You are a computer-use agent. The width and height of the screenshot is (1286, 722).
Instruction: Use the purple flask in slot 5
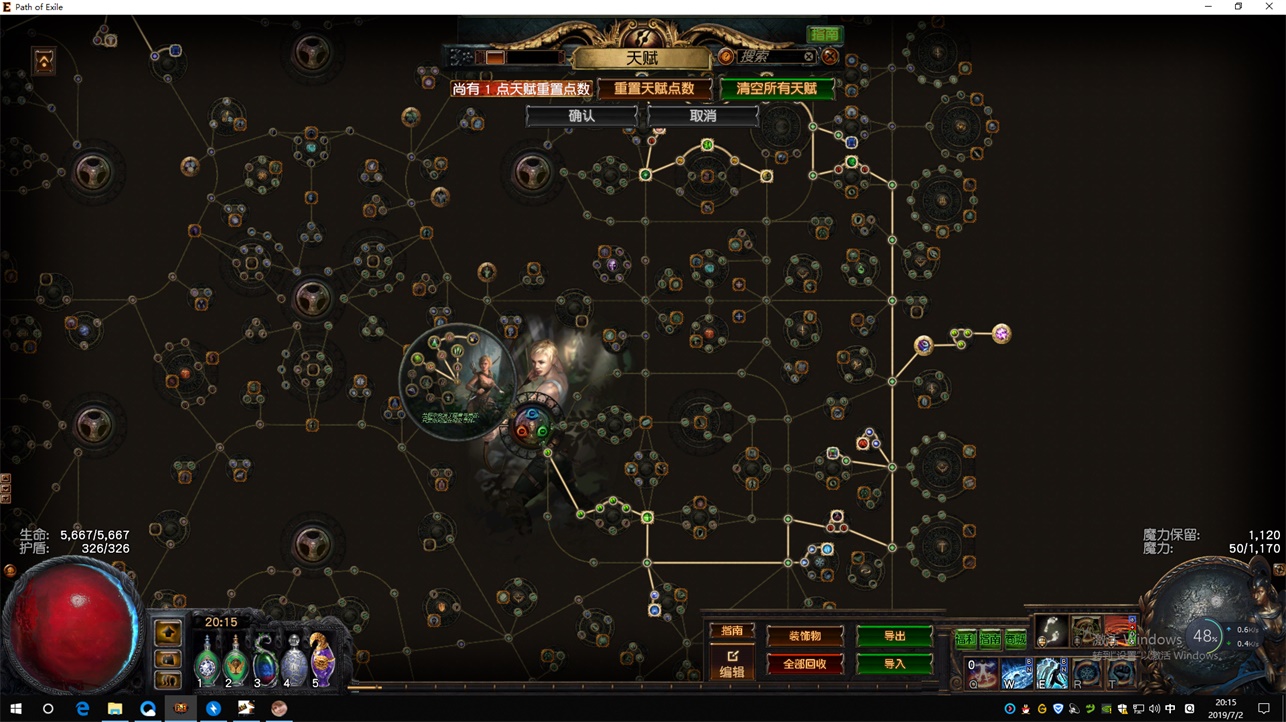pos(322,661)
